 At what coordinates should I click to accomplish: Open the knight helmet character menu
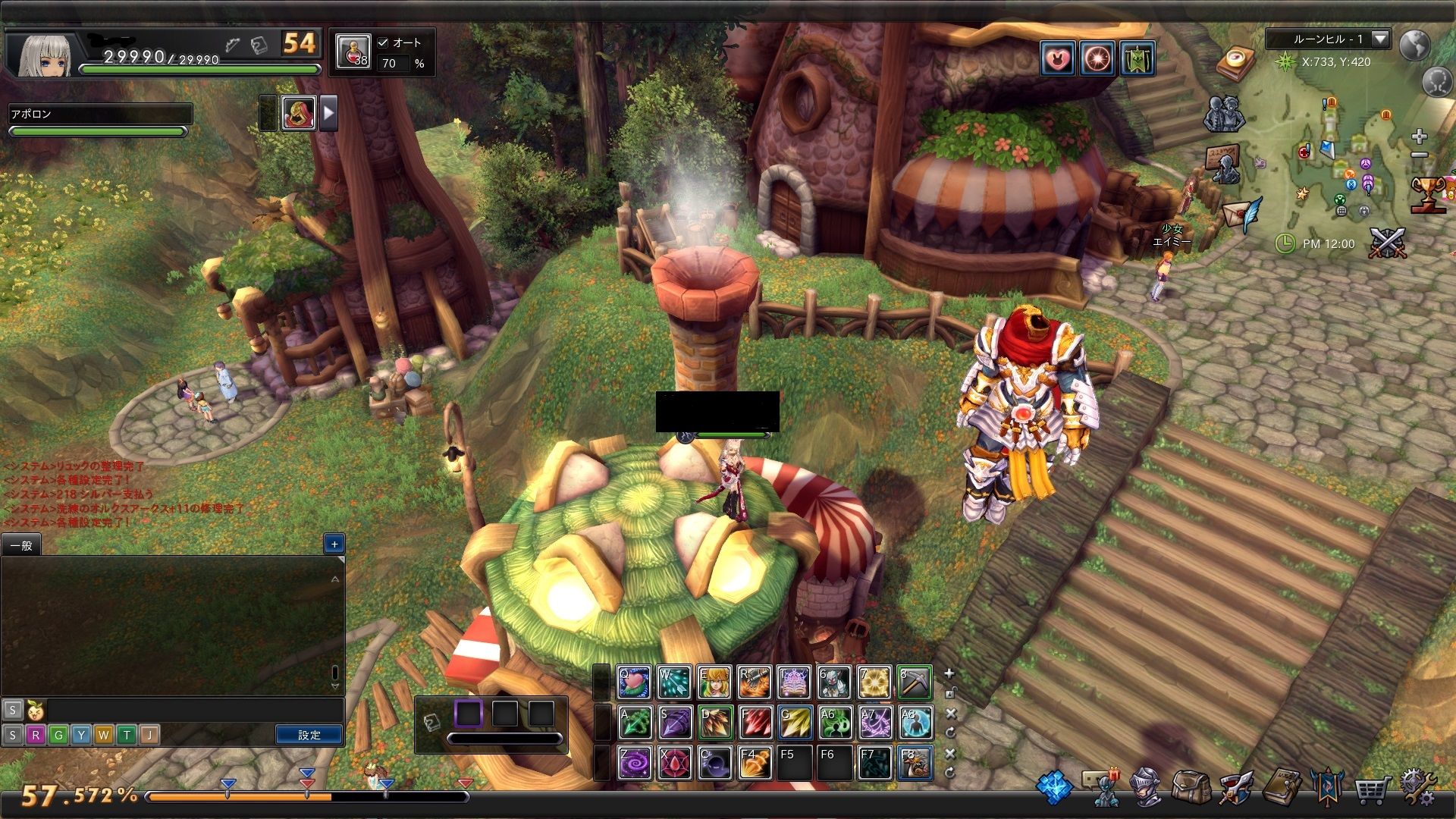click(1146, 787)
